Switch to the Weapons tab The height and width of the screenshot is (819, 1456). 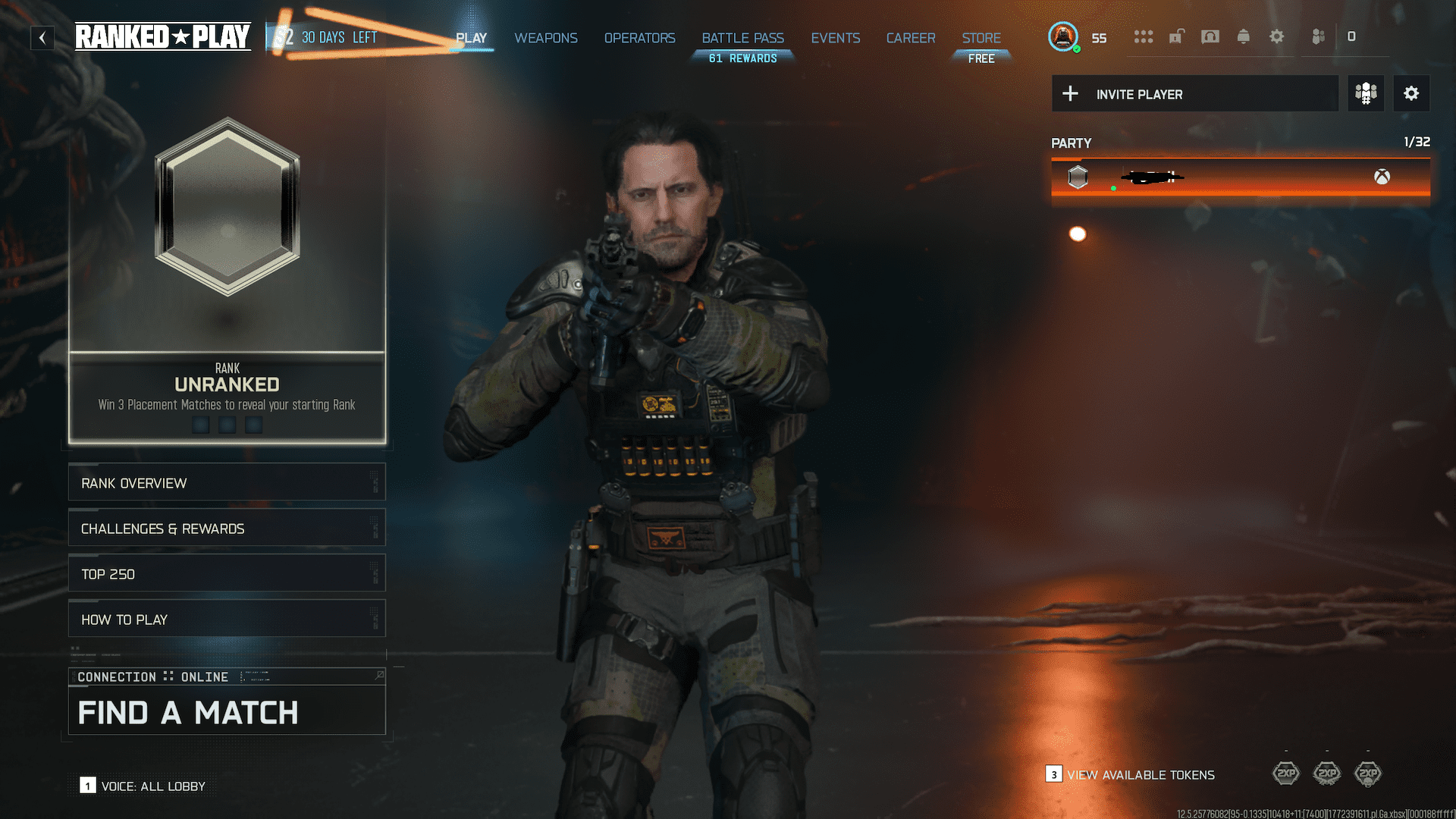pyautogui.click(x=545, y=38)
